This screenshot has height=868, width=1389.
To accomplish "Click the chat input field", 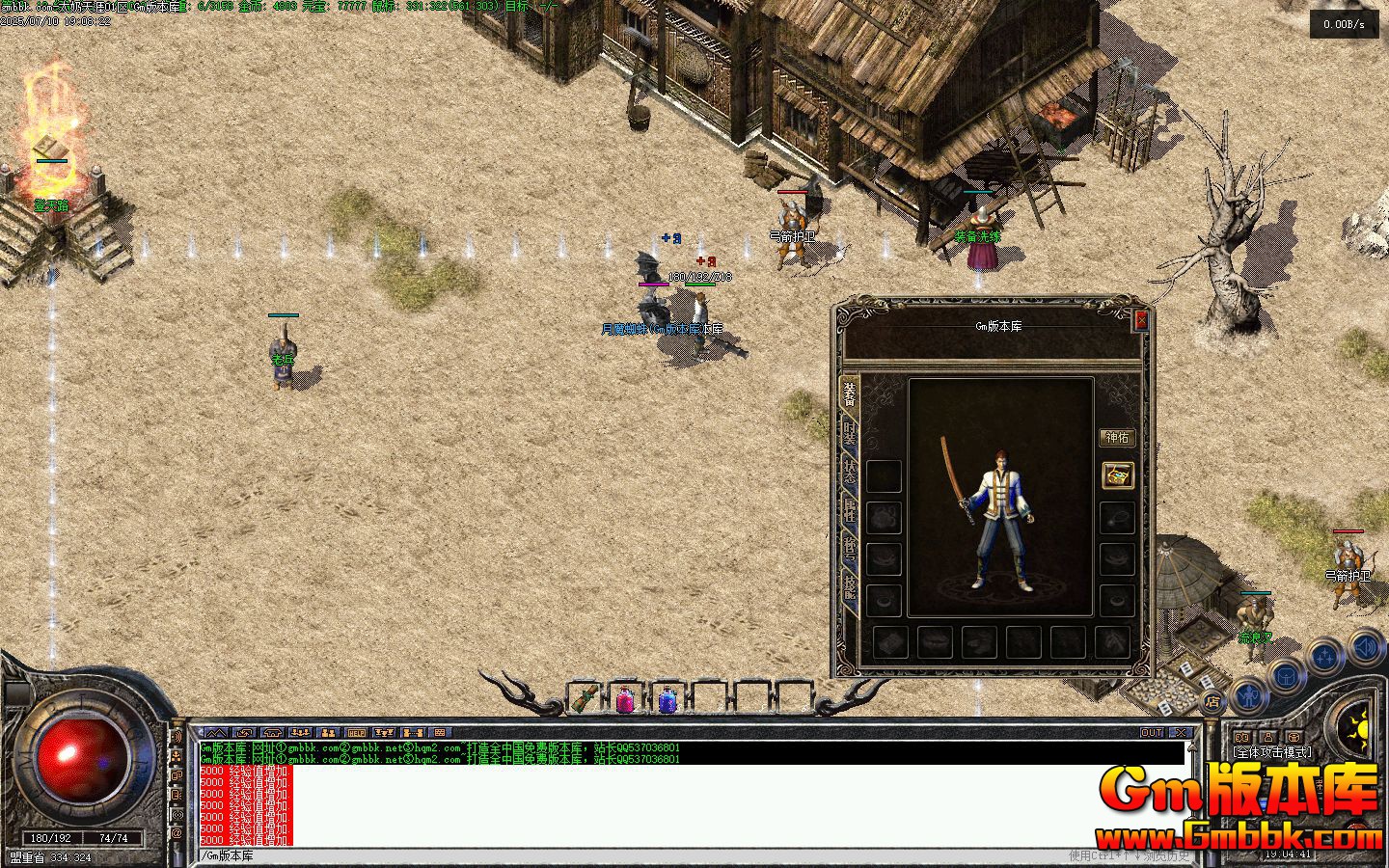I will tap(627, 855).
